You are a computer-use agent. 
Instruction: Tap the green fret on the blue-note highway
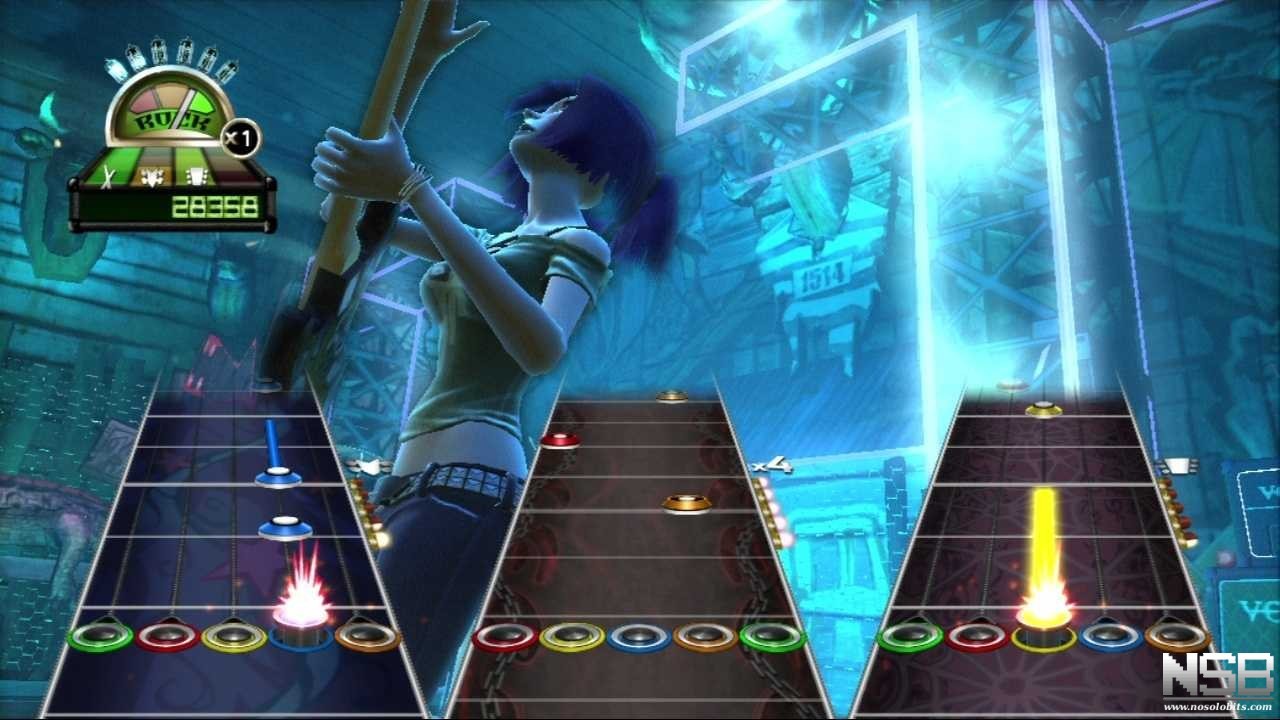click(100, 634)
